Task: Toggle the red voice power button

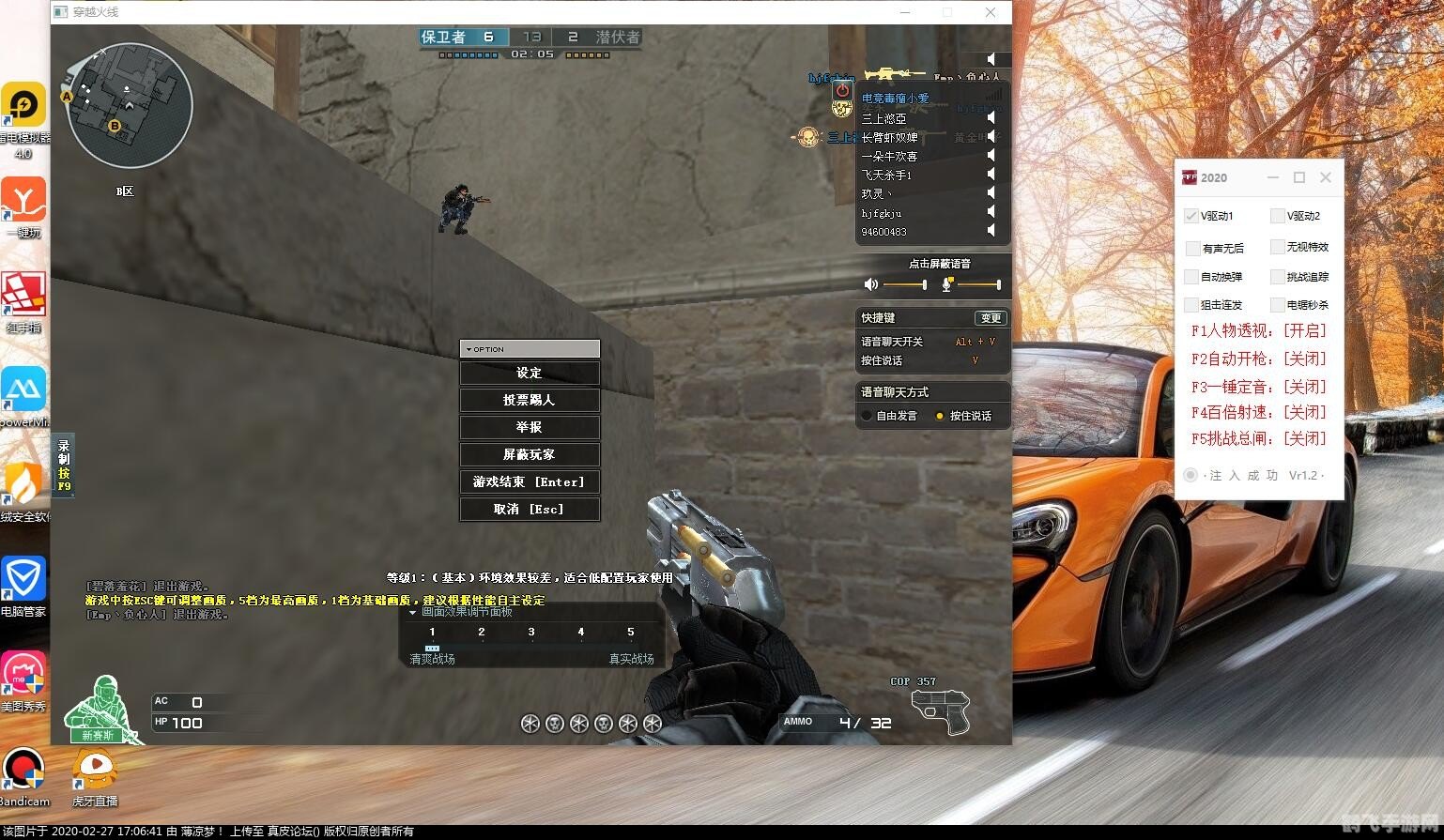Action: tap(842, 91)
